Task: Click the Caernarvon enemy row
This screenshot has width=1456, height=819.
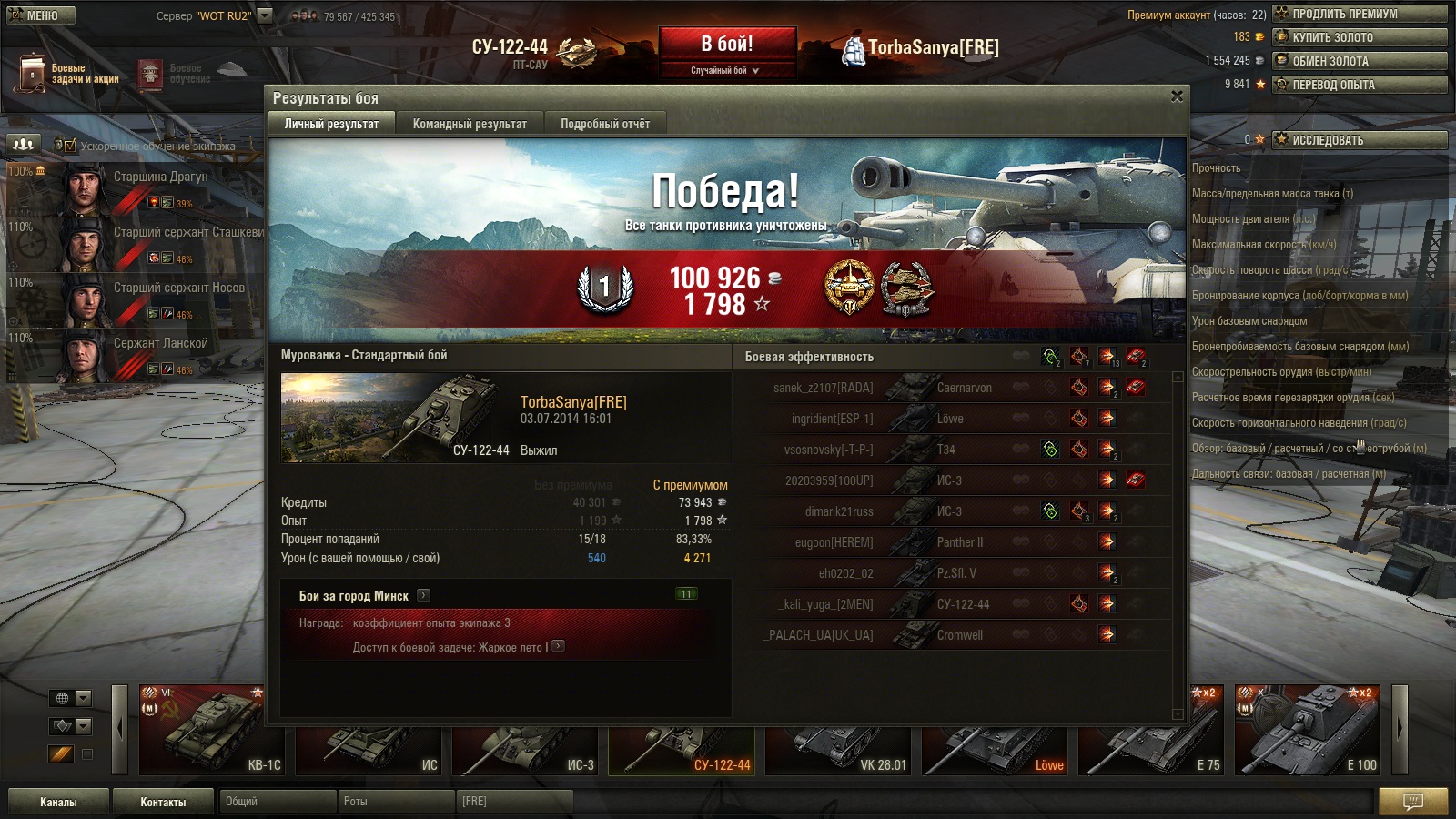Action: click(x=955, y=388)
